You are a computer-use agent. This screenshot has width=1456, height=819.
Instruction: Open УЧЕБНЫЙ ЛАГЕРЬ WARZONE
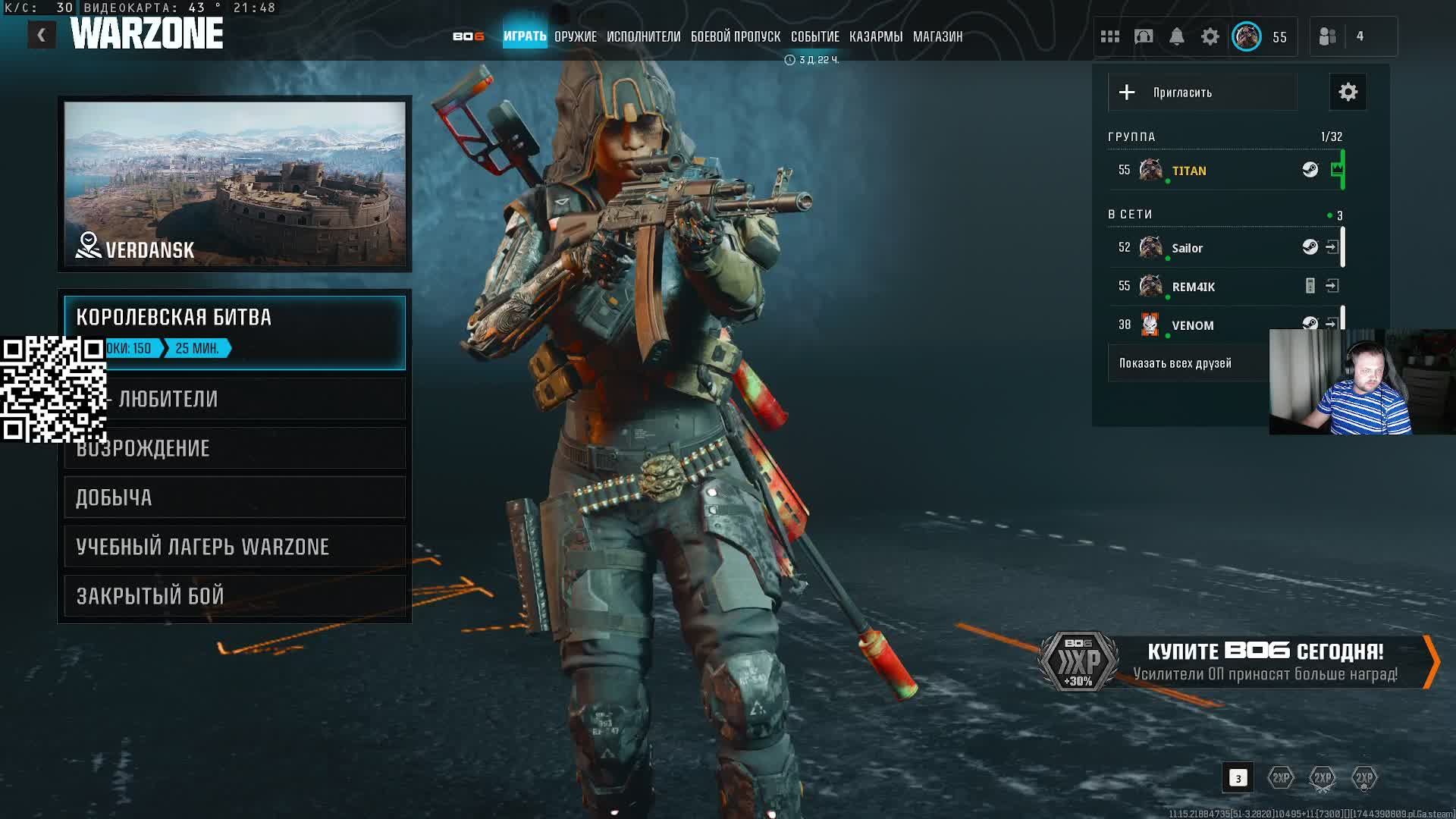point(235,547)
